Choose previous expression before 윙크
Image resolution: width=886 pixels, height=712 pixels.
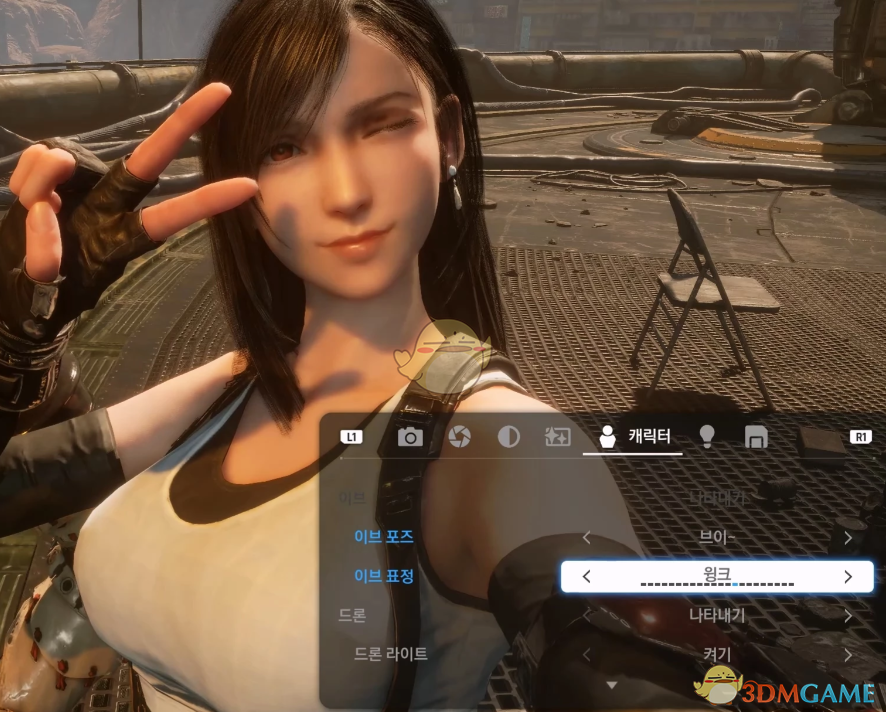click(587, 576)
